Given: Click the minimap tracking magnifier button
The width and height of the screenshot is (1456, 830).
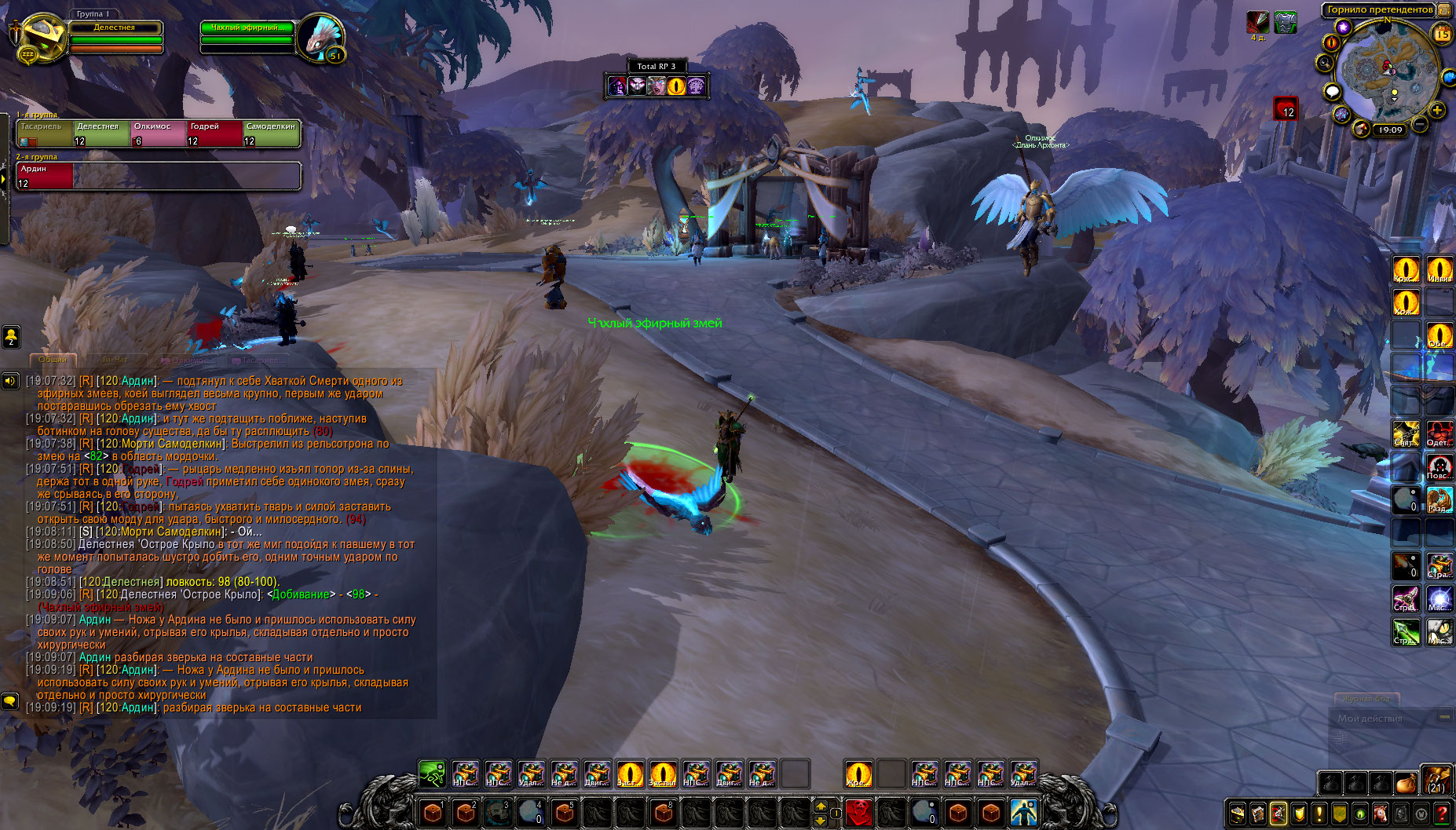Looking at the screenshot, I should 1326,63.
